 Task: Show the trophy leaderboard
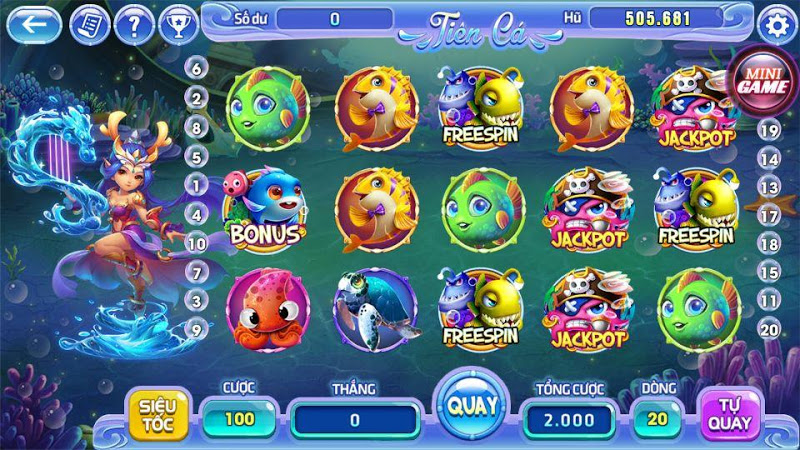coord(177,23)
